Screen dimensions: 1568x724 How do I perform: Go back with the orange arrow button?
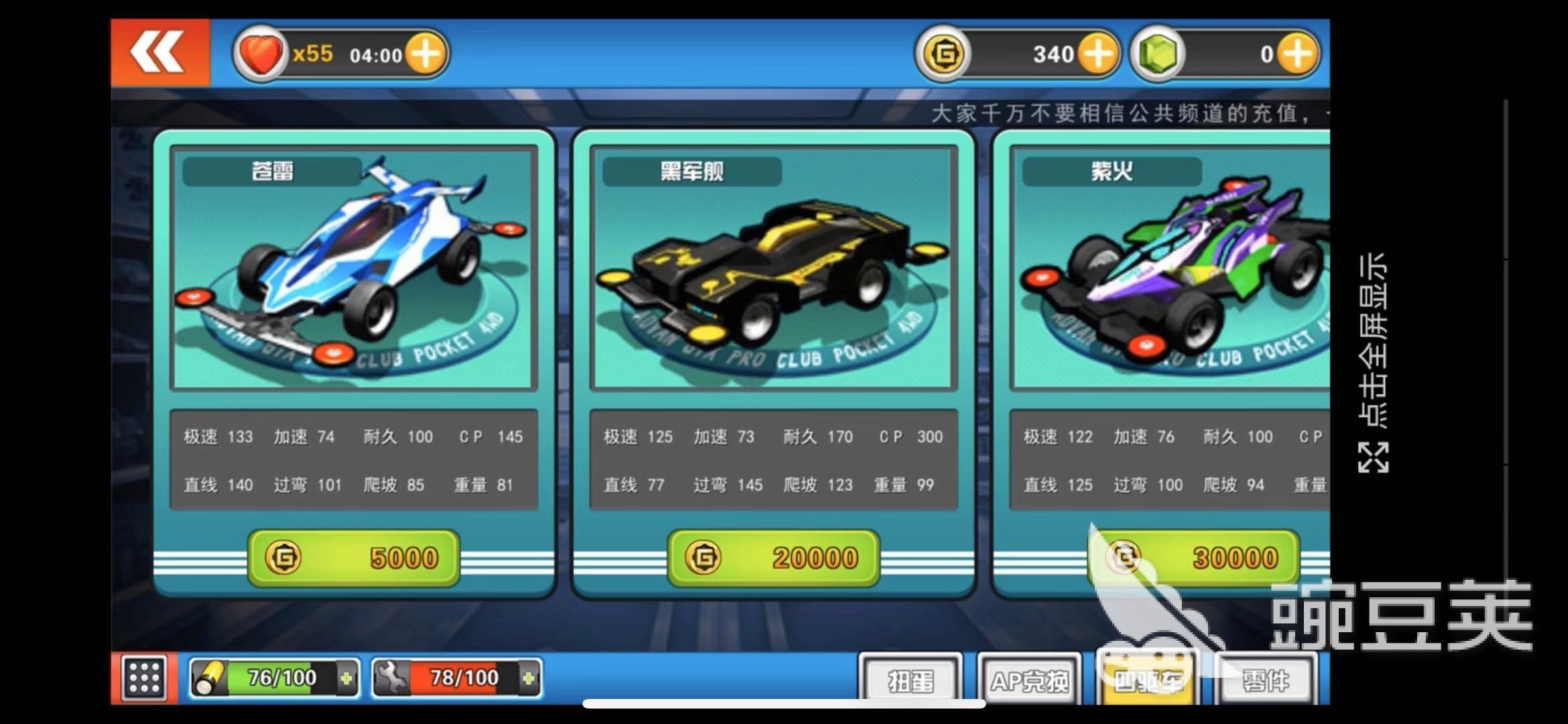[160, 53]
